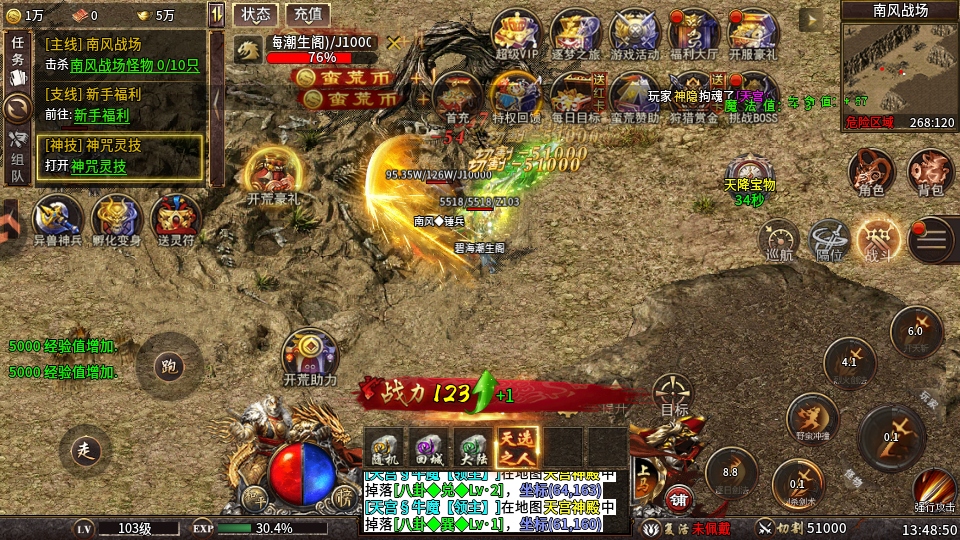
Task: Open the 角色 character sheet
Action: click(x=870, y=170)
